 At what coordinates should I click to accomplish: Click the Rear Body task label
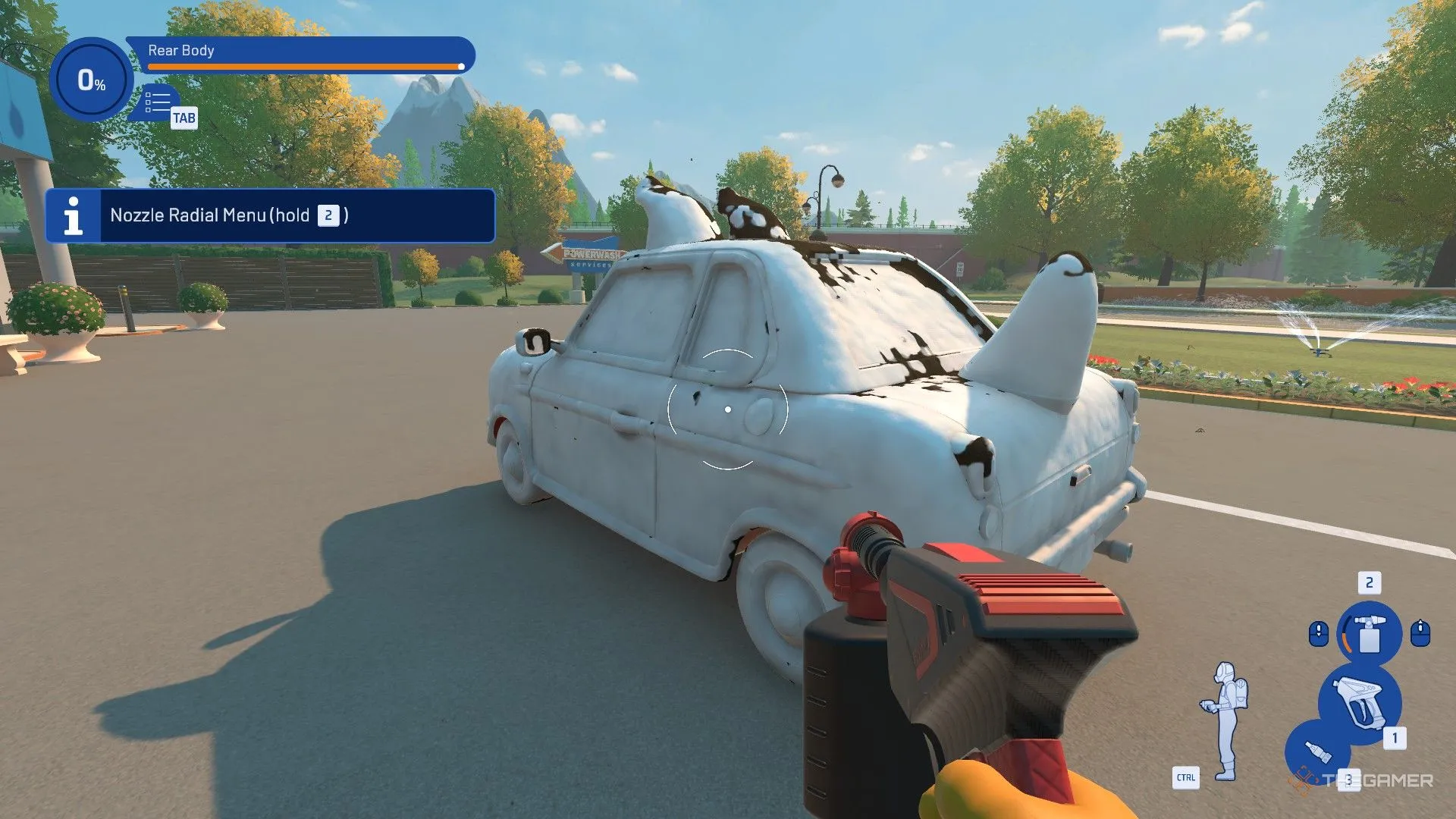point(182,52)
